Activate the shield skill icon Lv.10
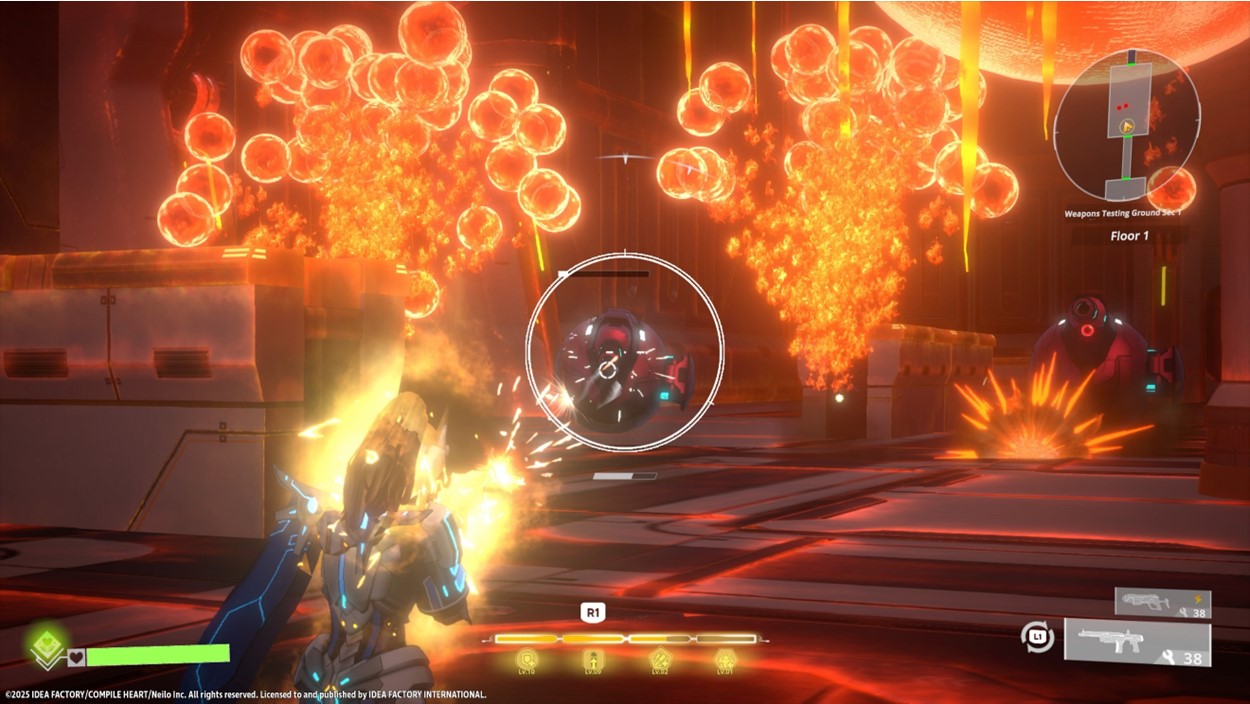This screenshot has width=1250, height=704. (526, 660)
